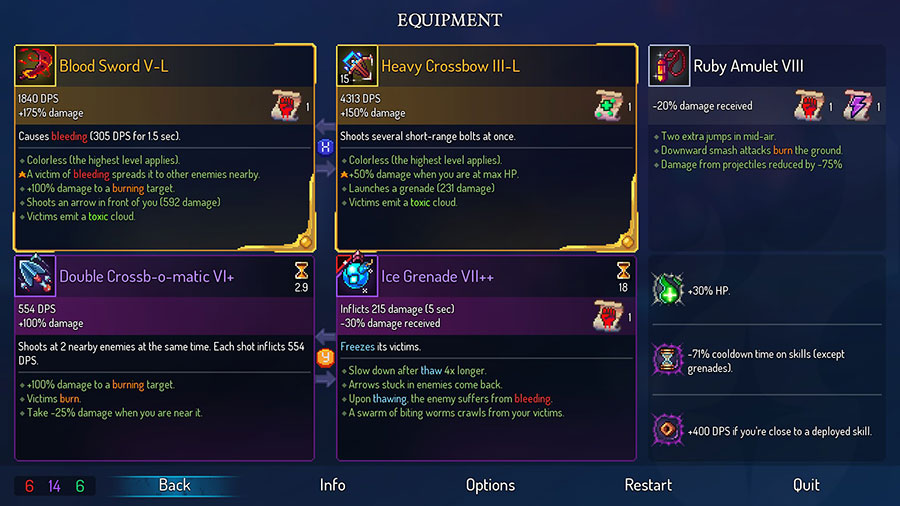Click the Blood Sword weapon icon
This screenshot has width=900, height=506.
click(x=36, y=66)
